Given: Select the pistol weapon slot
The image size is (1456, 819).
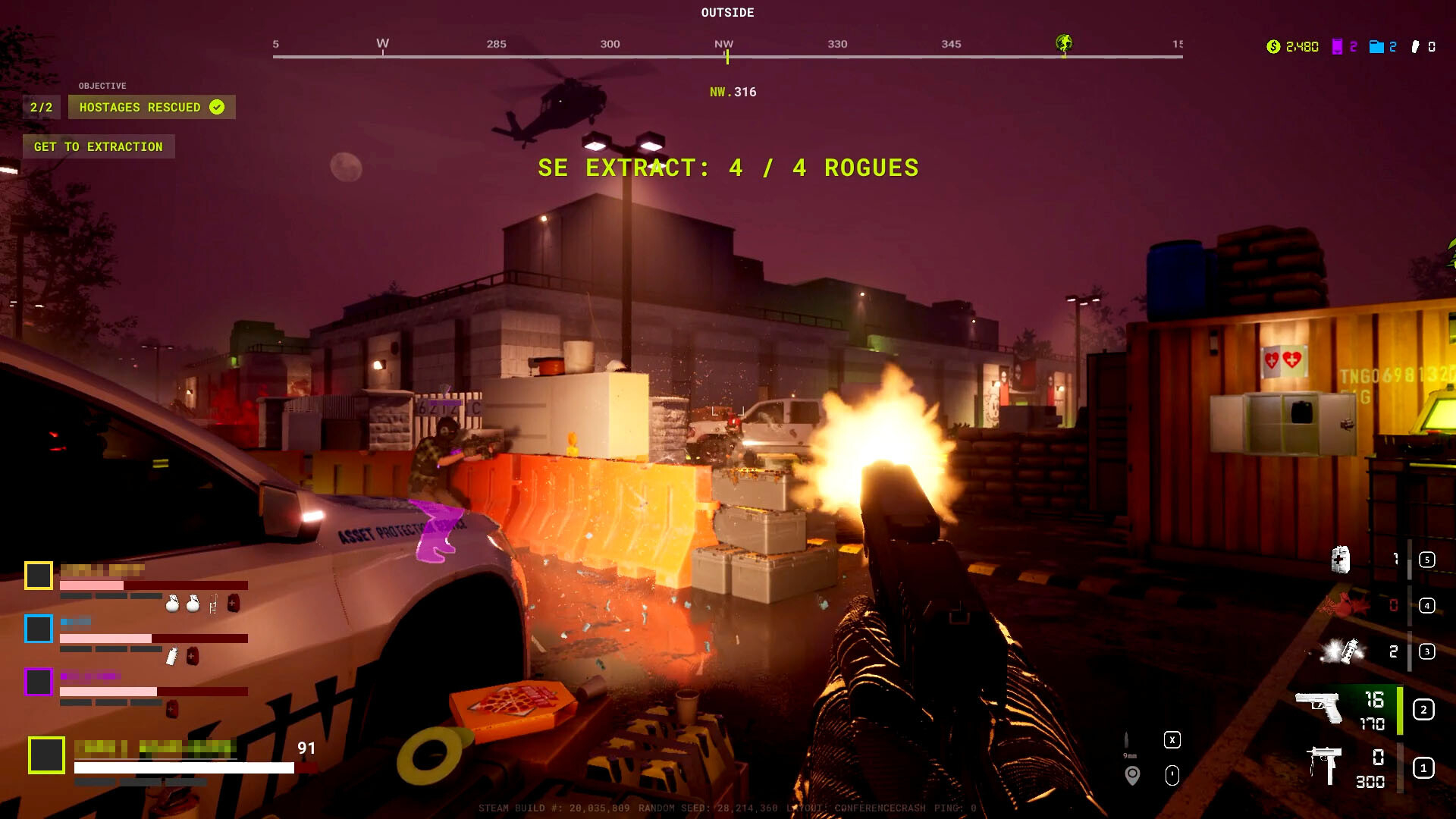Looking at the screenshot, I should click(1319, 708).
